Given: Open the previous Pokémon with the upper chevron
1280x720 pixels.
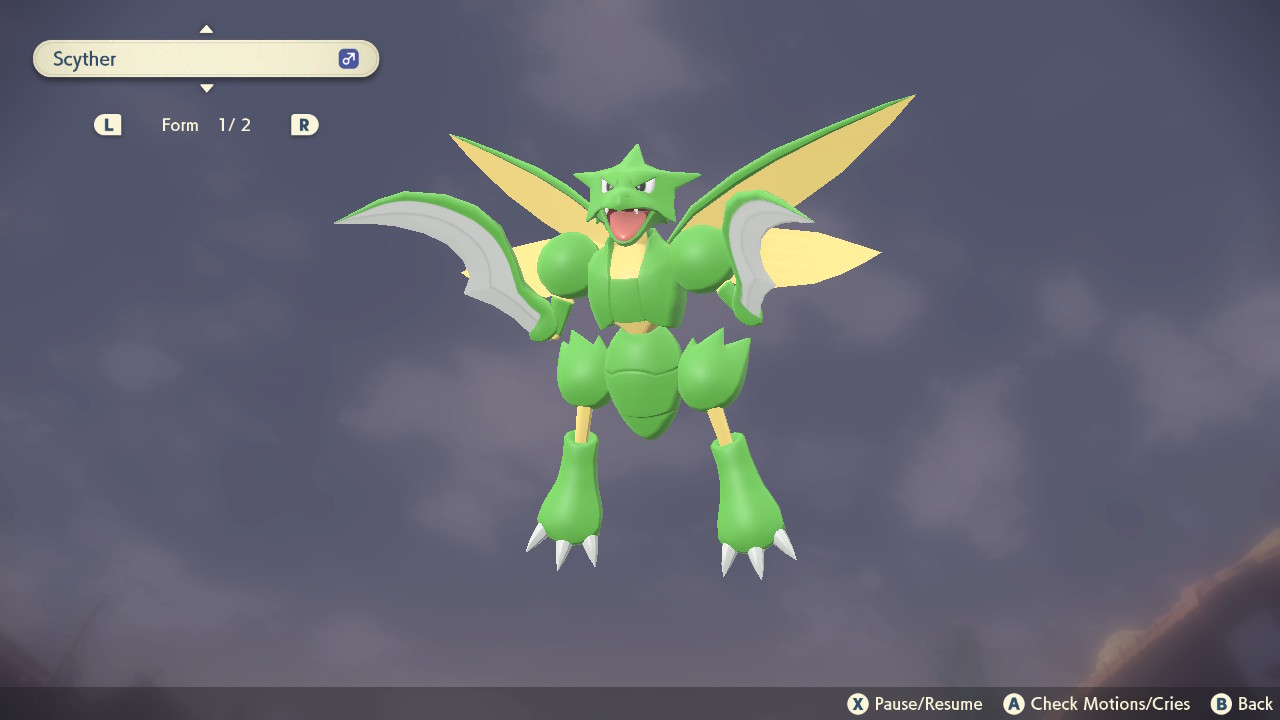Looking at the screenshot, I should (x=206, y=28).
